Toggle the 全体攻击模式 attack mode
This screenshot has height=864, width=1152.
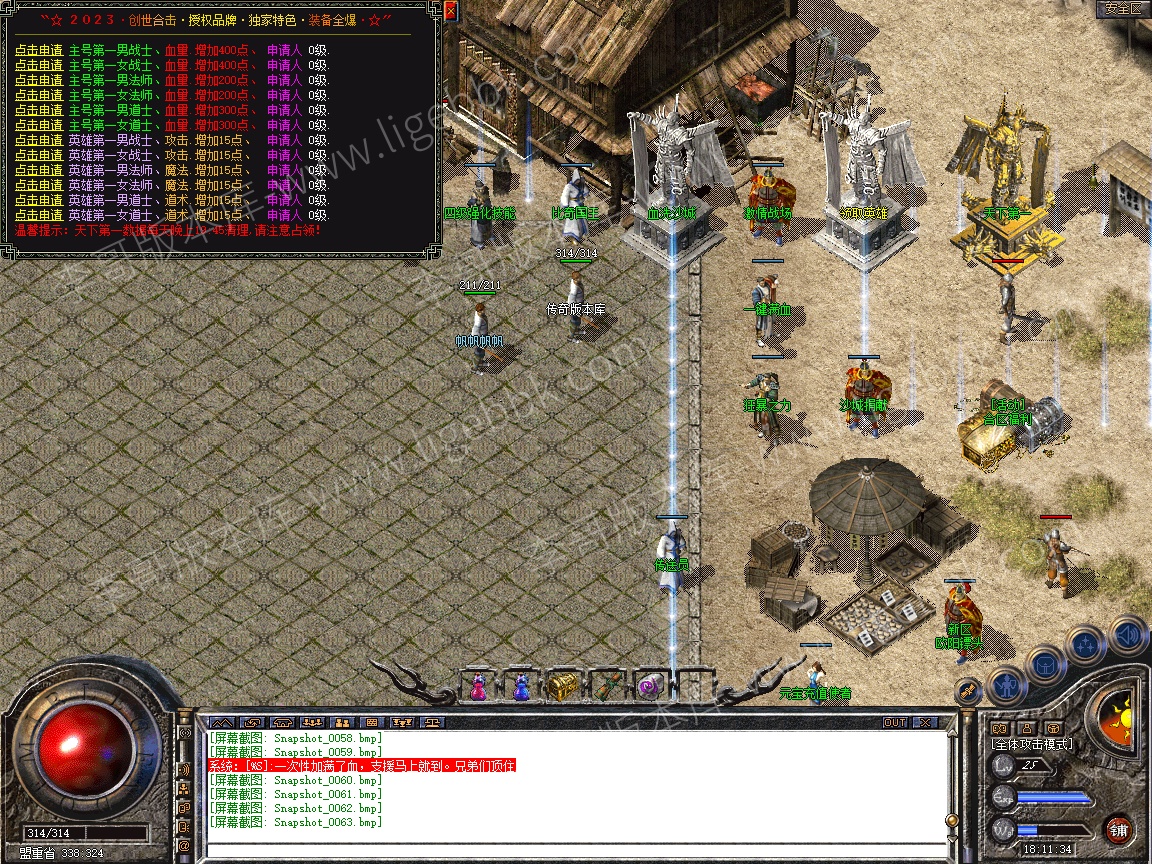tap(1031, 744)
